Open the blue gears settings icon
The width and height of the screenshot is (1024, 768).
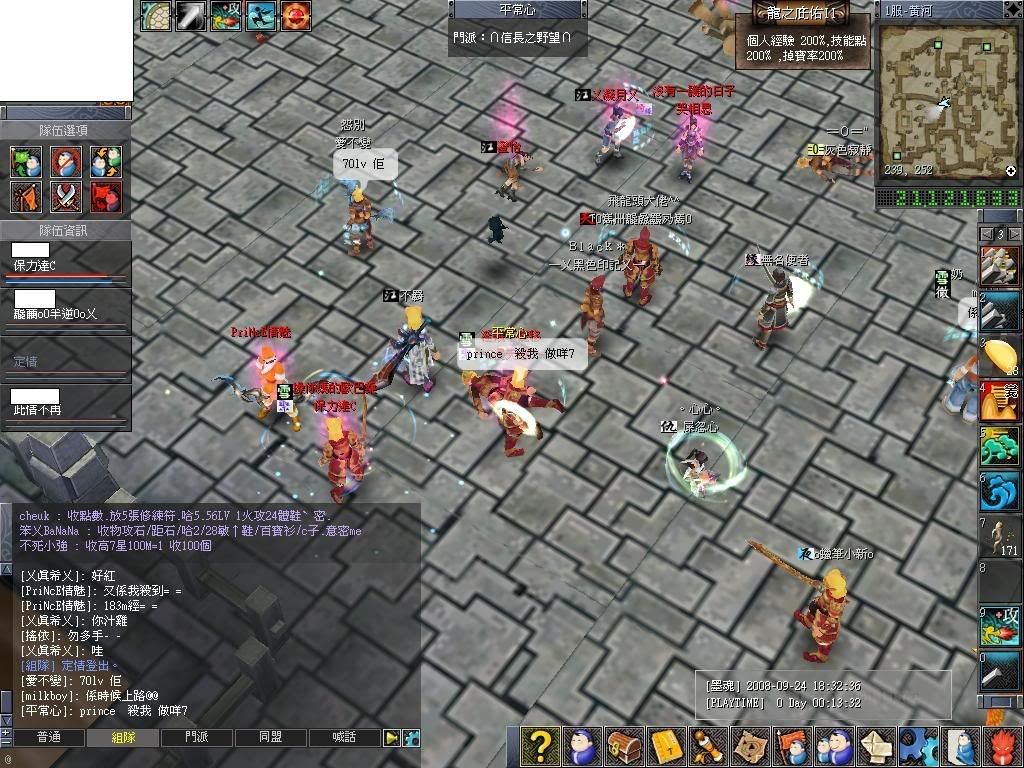coord(917,746)
